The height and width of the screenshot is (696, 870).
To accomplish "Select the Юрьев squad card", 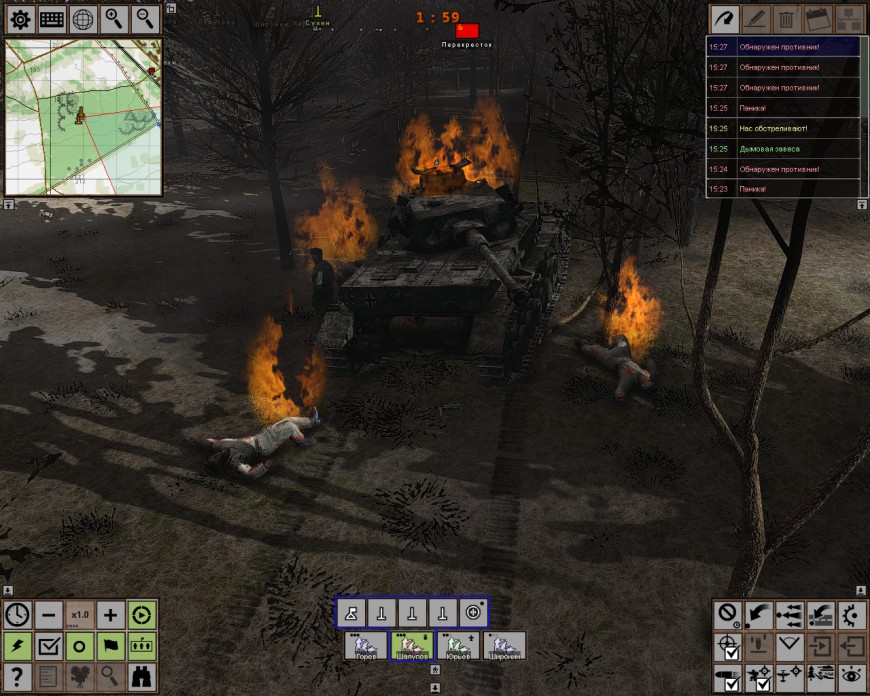I will coord(458,646).
